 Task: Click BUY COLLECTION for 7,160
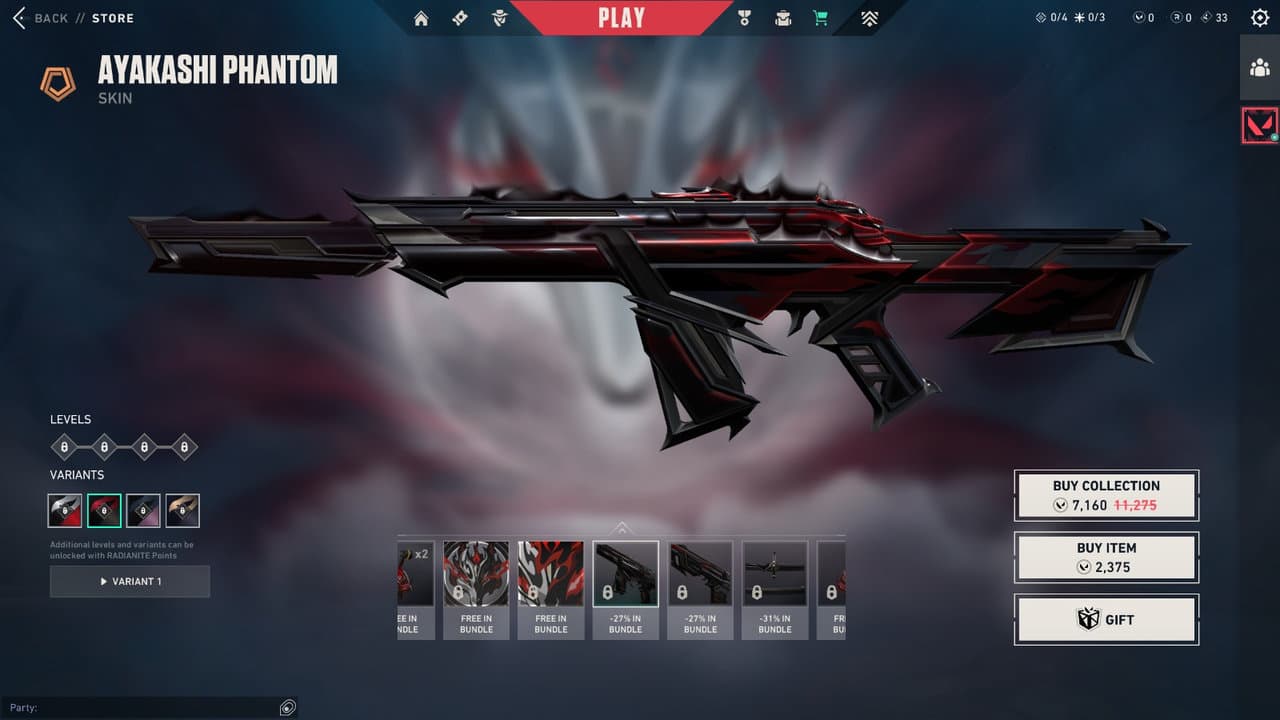pos(1106,495)
